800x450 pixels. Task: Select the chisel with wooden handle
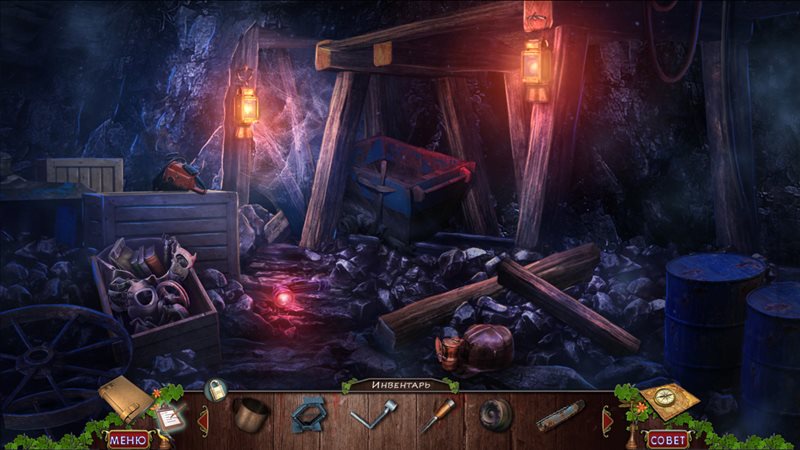pyautogui.click(x=436, y=414)
